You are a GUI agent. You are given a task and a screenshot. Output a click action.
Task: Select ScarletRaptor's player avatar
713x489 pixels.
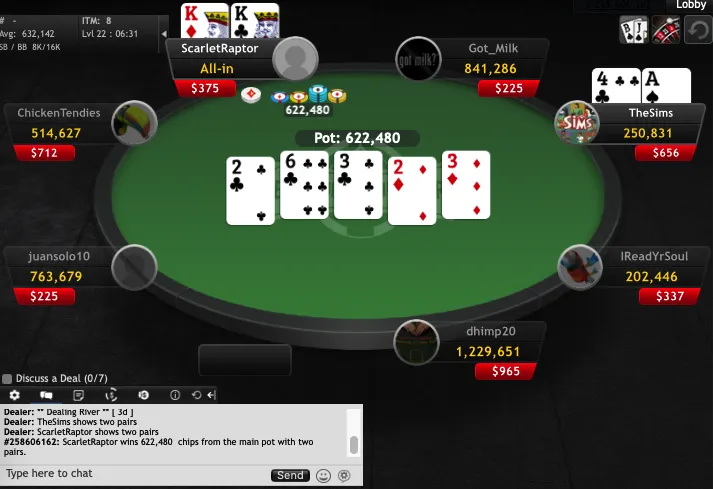point(295,59)
